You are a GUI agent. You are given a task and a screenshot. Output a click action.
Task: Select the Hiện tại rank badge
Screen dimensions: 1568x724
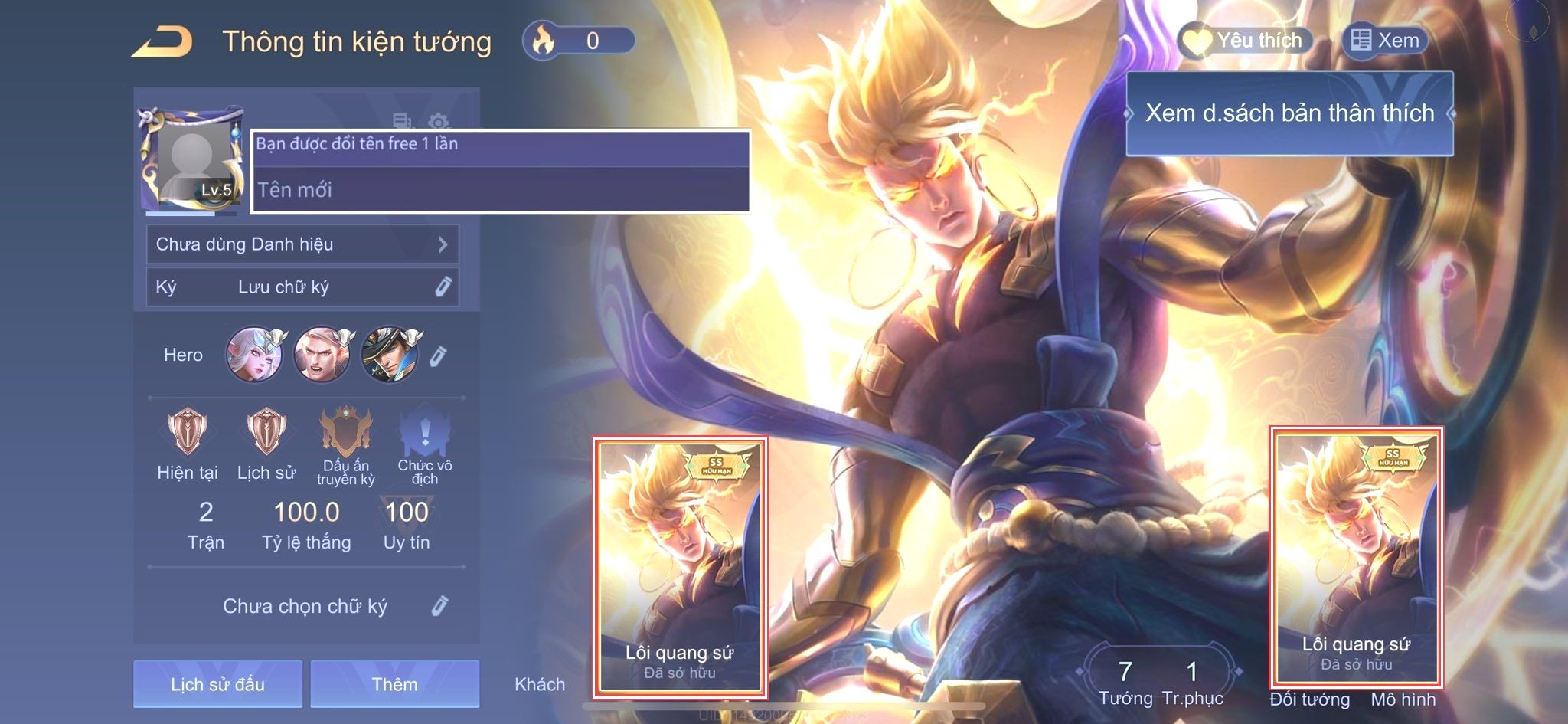pos(188,433)
